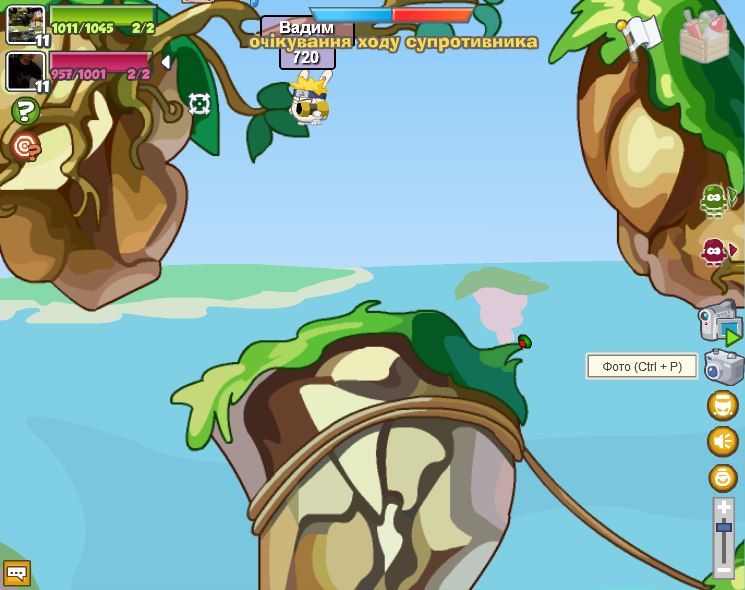
Task: Select the red team worm icon
Action: (715, 250)
